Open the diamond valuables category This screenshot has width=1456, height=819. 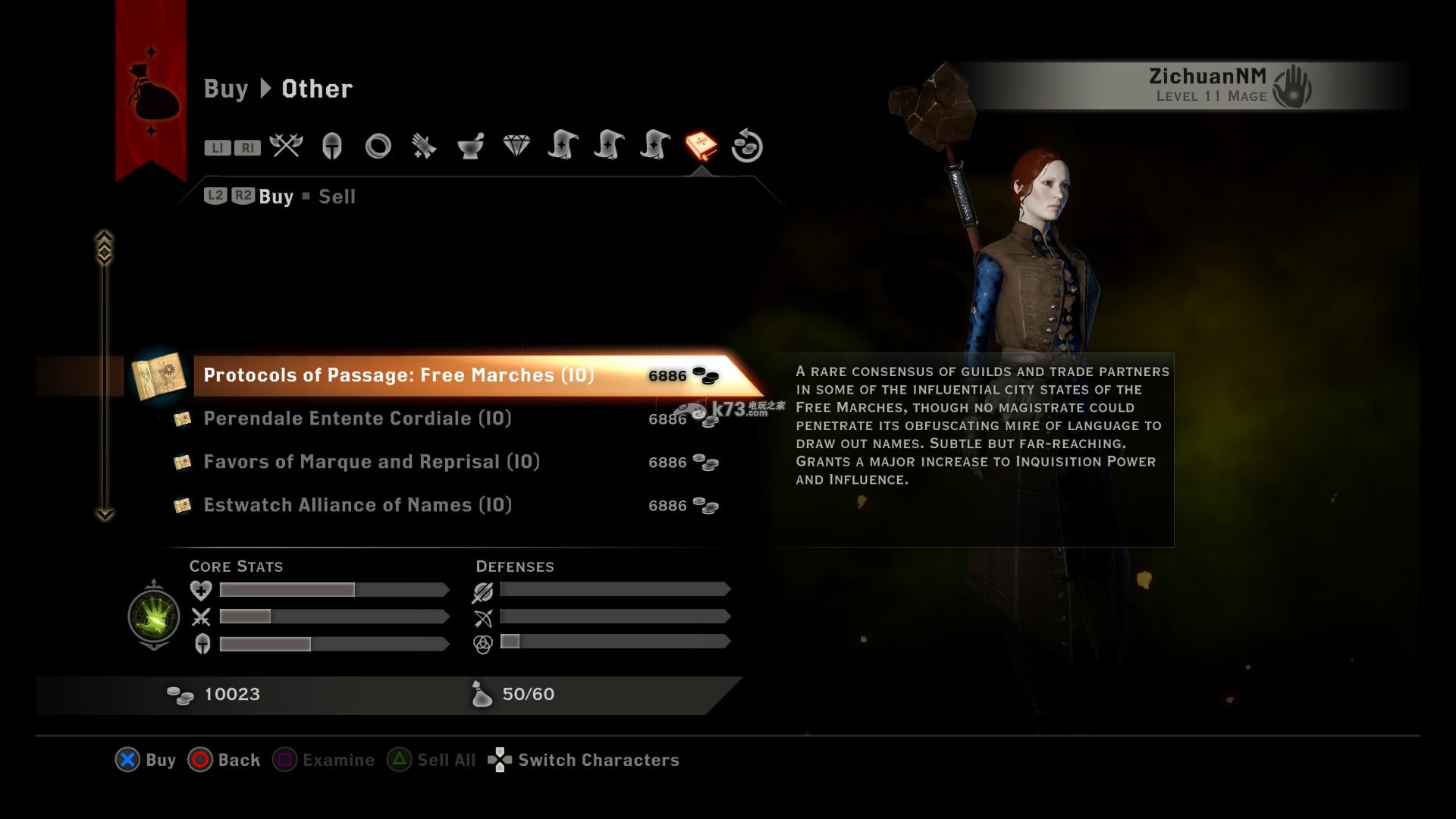(x=516, y=146)
